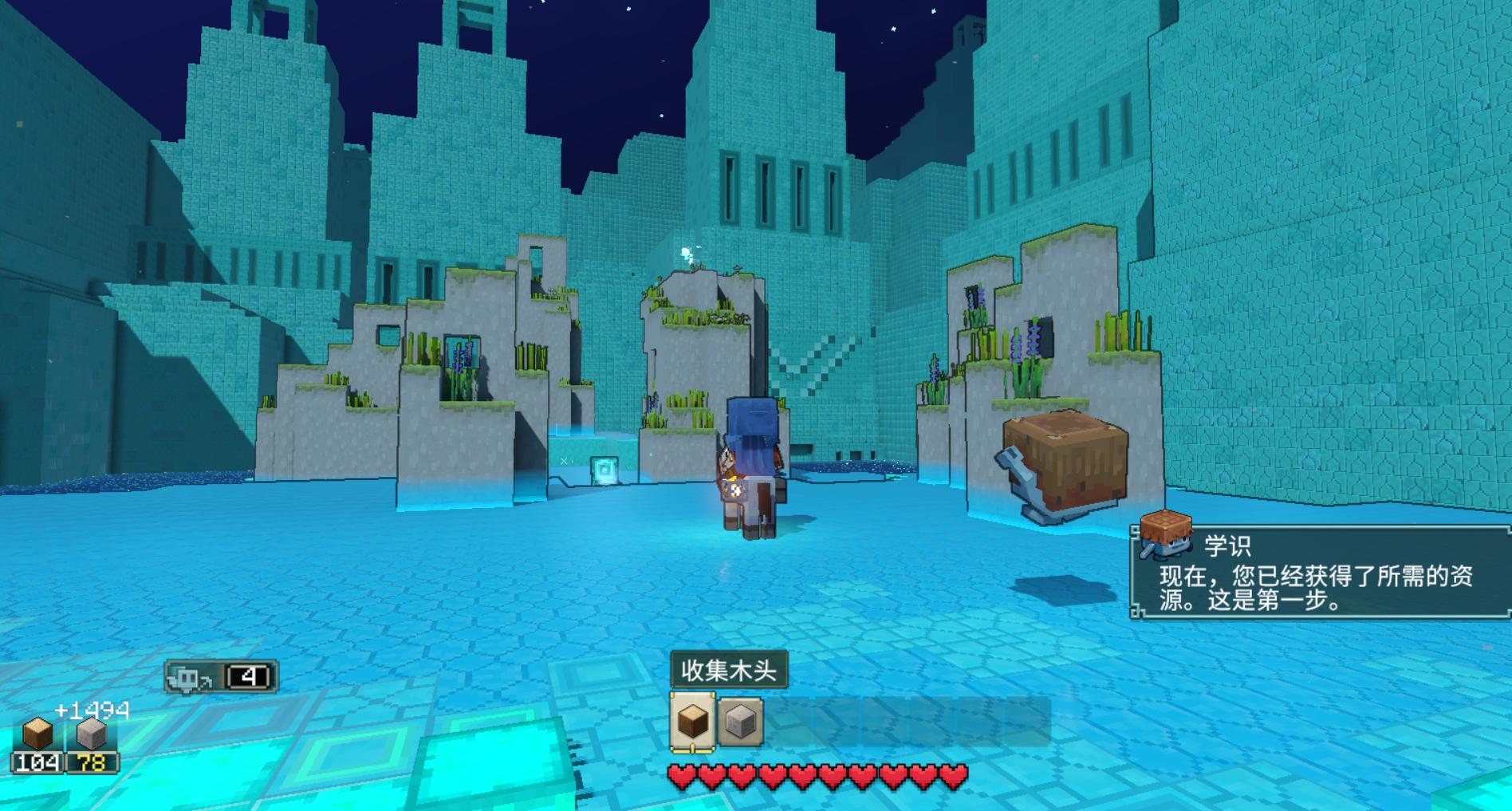Select the gather wood hotbar slot
1512x811 pixels.
pyautogui.click(x=691, y=721)
